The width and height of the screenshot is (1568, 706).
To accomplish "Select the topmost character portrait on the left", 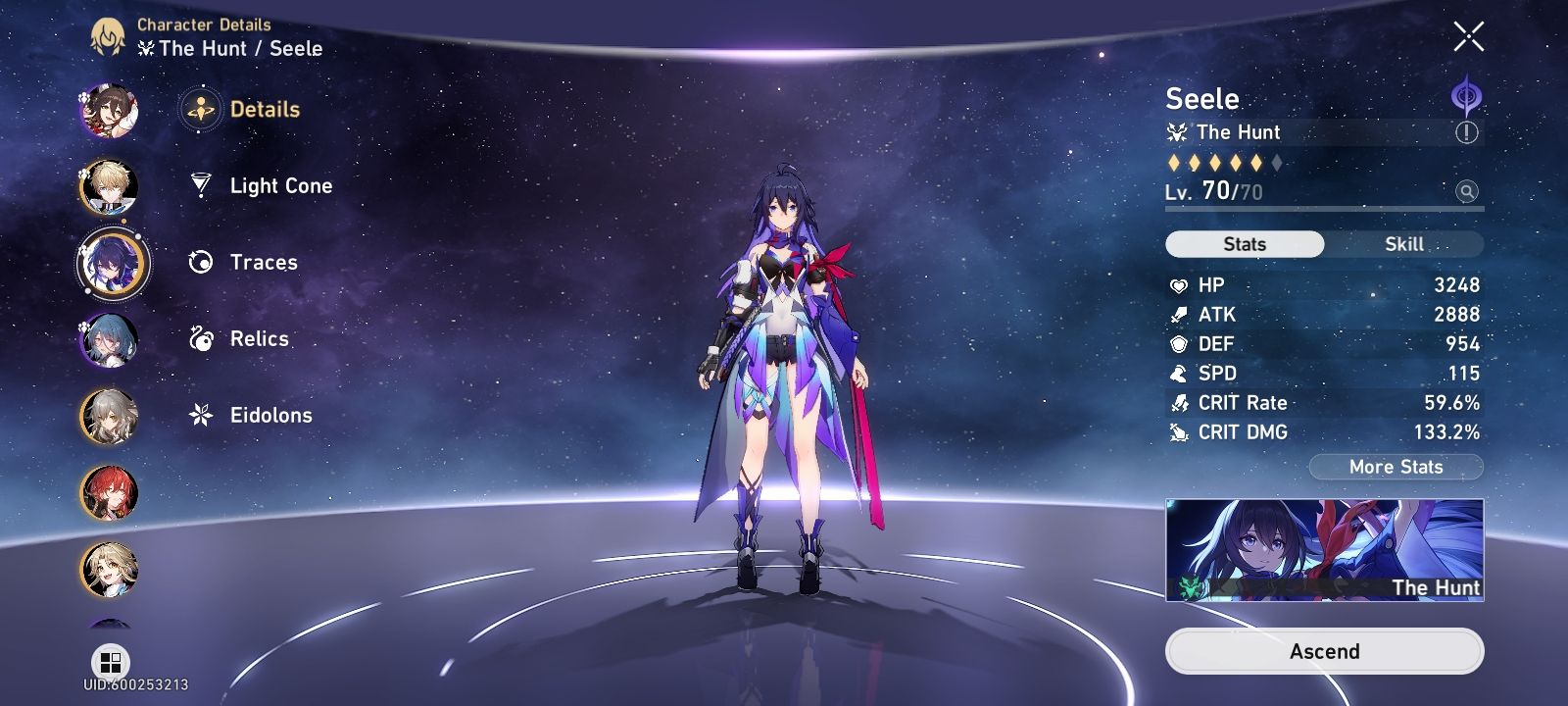I will [110, 111].
